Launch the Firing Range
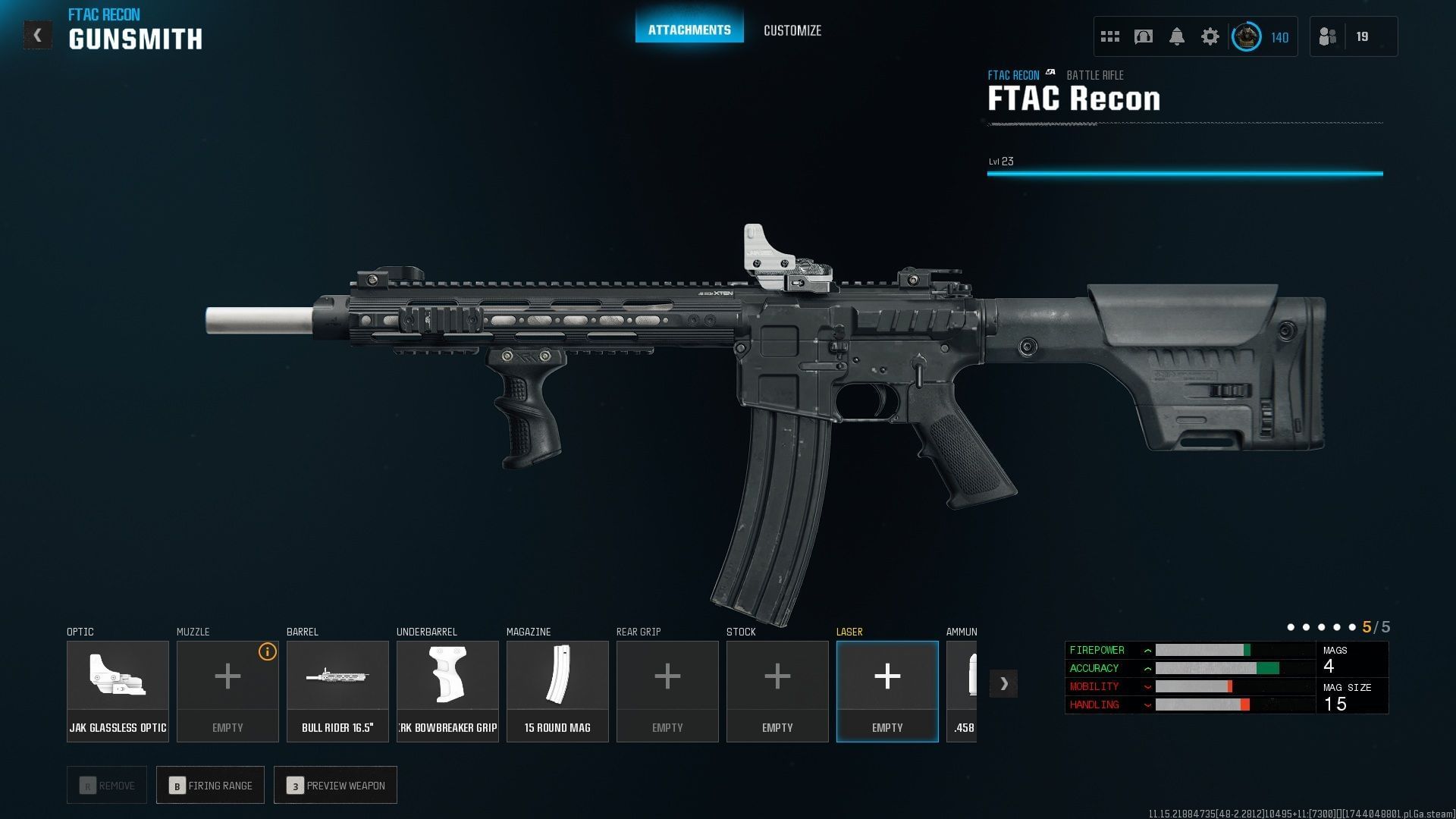Screen dimensions: 1456x819 click(x=210, y=785)
